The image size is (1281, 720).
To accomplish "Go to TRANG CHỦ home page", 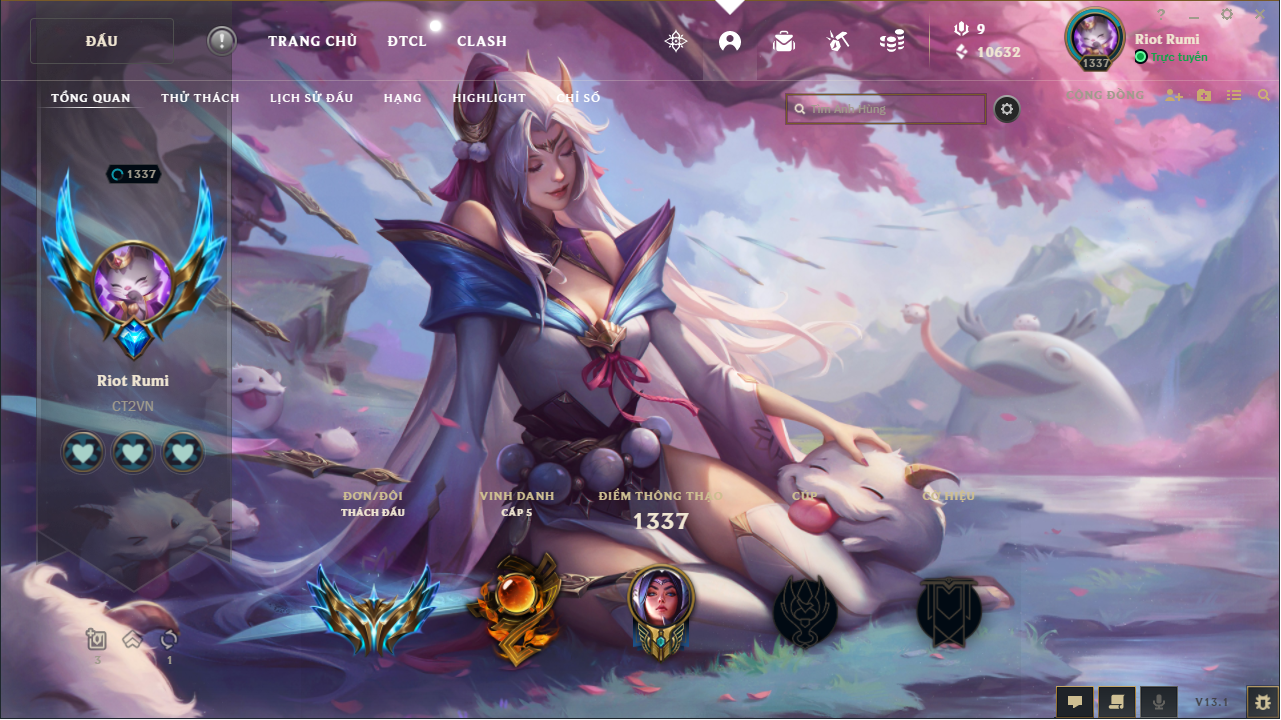I will [x=312, y=41].
